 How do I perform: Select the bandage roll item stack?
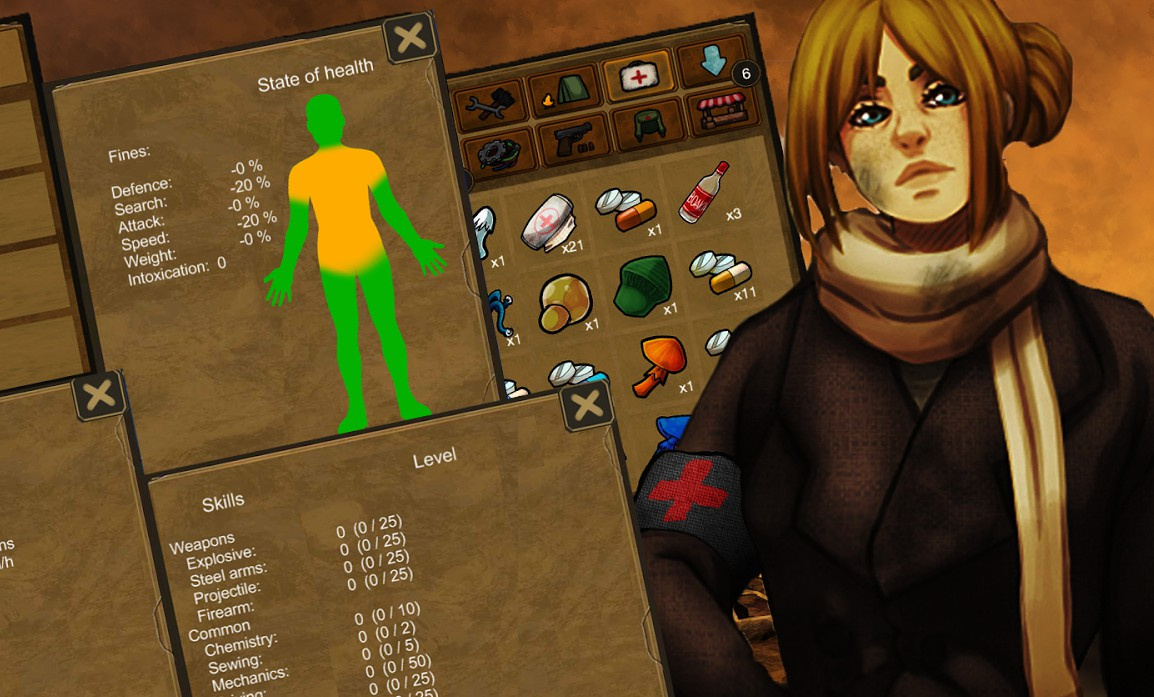[x=553, y=220]
